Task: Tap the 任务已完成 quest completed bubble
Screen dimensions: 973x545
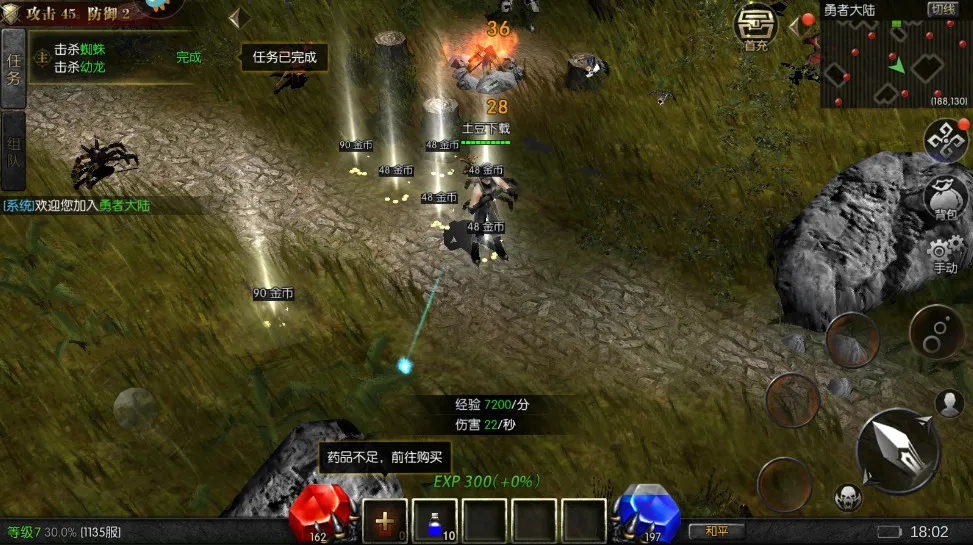Action: (284, 57)
